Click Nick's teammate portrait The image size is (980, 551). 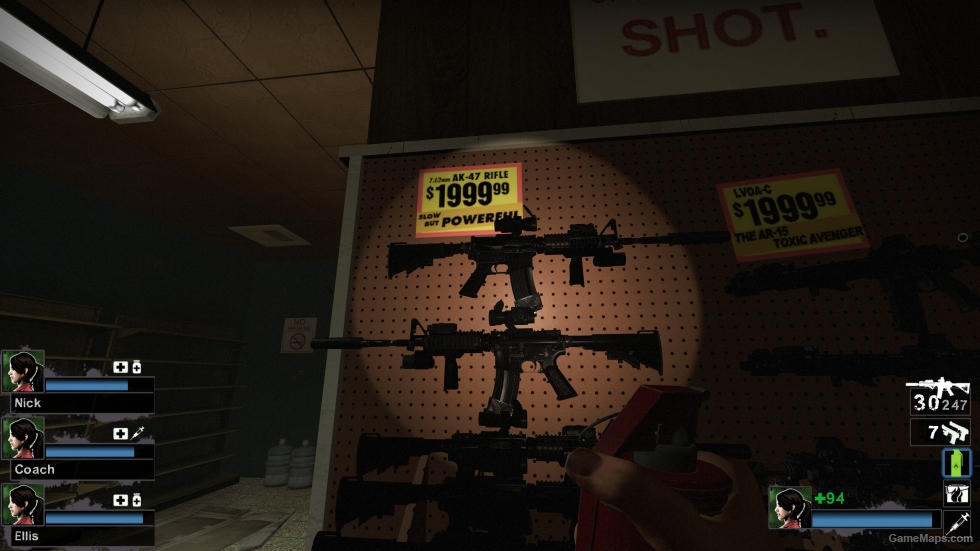click(x=23, y=371)
